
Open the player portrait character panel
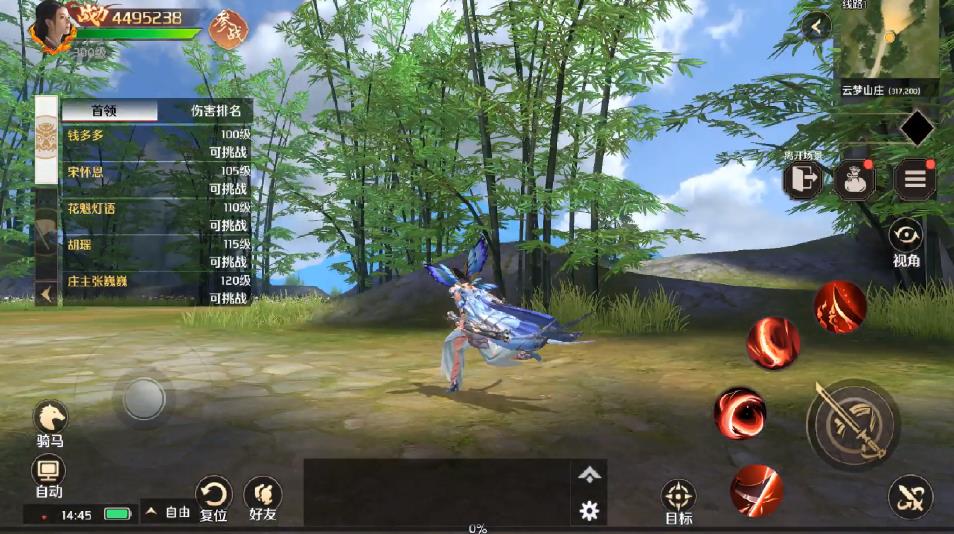(52, 26)
